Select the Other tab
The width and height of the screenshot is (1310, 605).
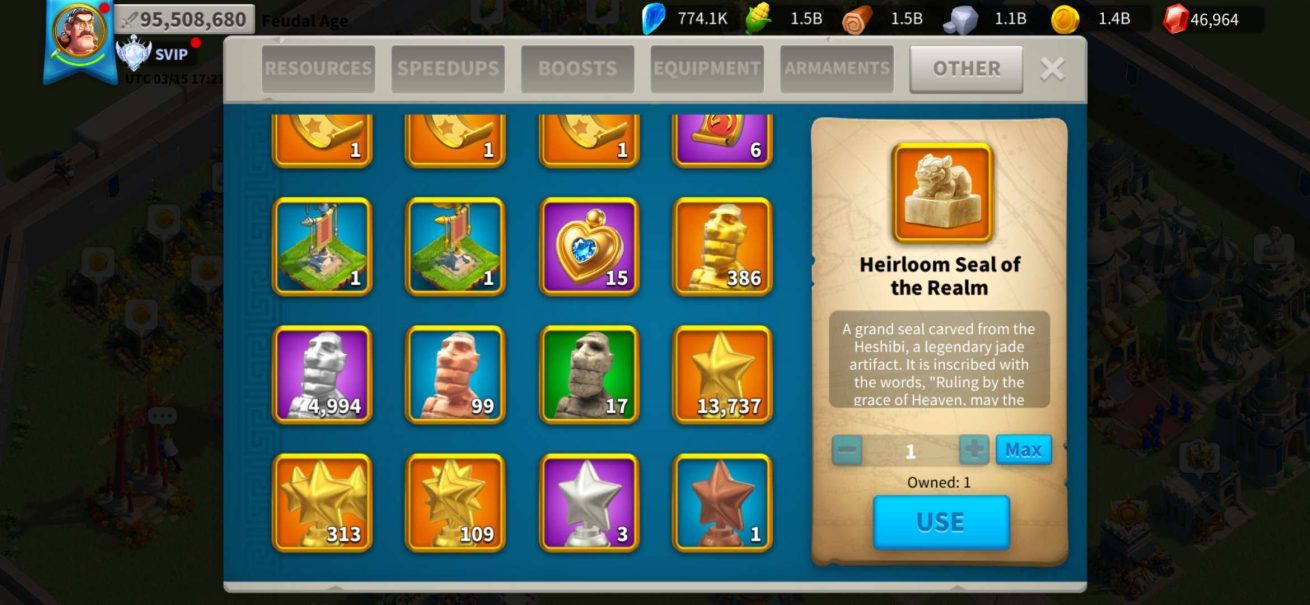pos(966,69)
